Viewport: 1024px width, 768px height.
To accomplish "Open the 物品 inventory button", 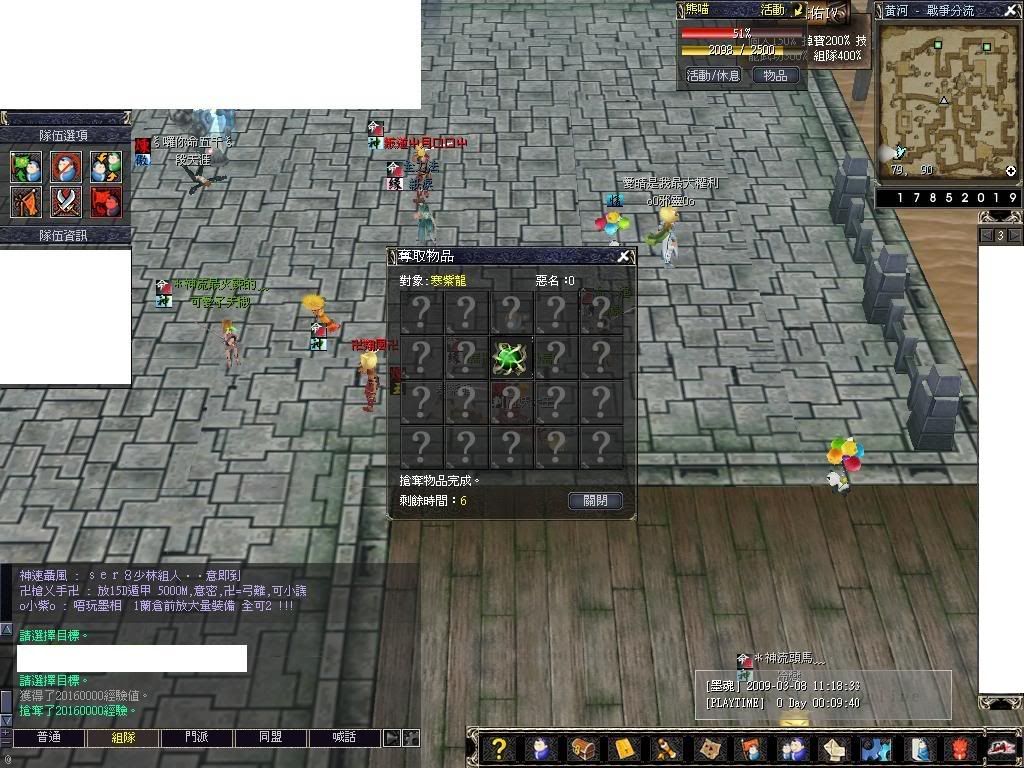I will pyautogui.click(x=775, y=75).
